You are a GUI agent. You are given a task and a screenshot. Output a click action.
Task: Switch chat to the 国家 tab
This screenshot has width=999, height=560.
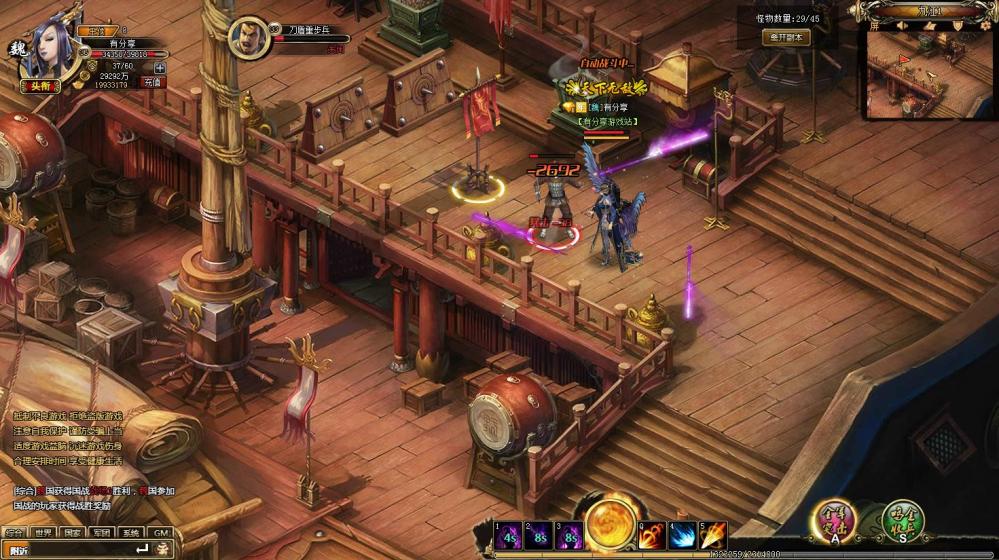coord(73,533)
